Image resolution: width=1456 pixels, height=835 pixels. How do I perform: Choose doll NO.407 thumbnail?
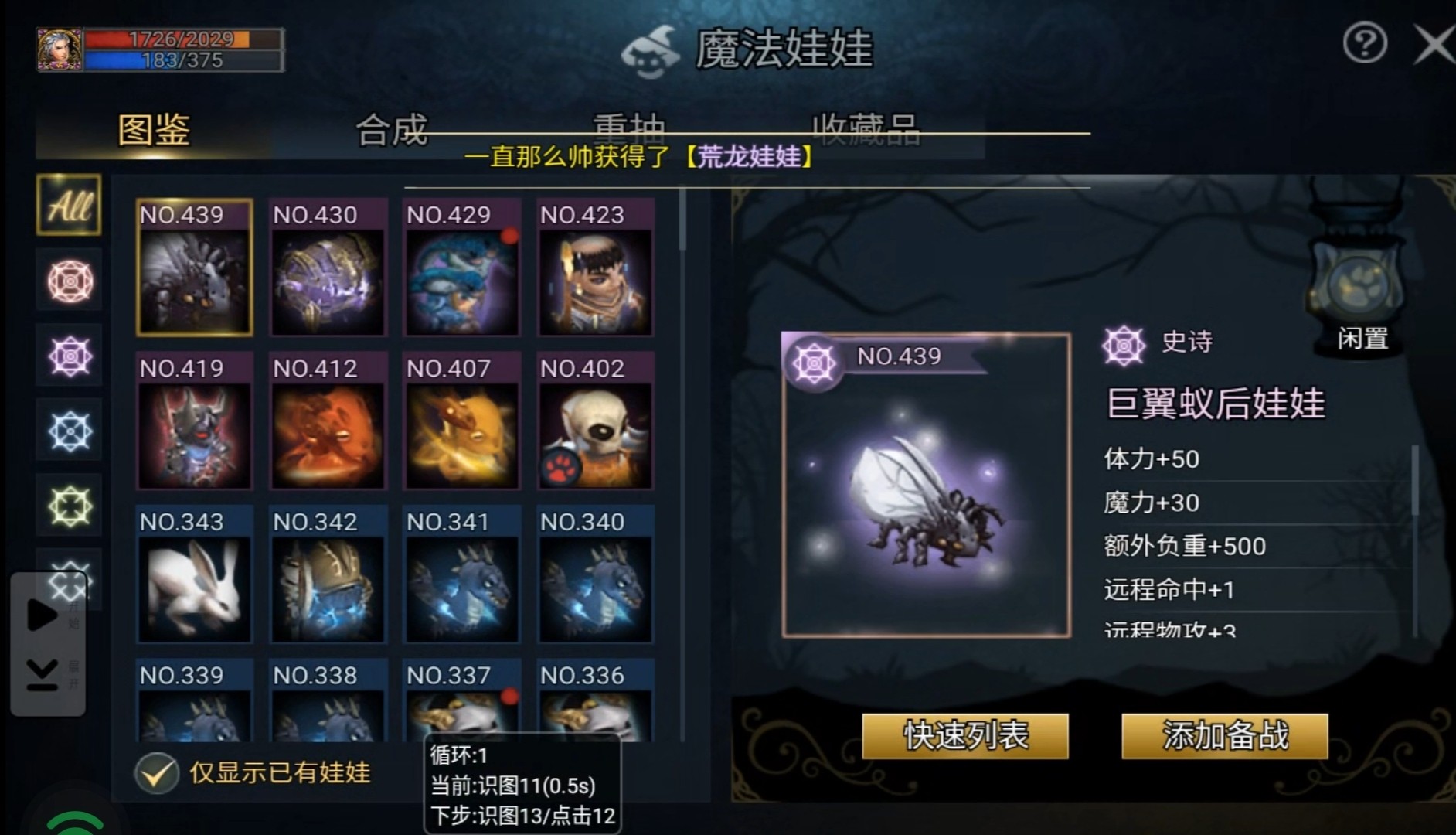click(461, 421)
